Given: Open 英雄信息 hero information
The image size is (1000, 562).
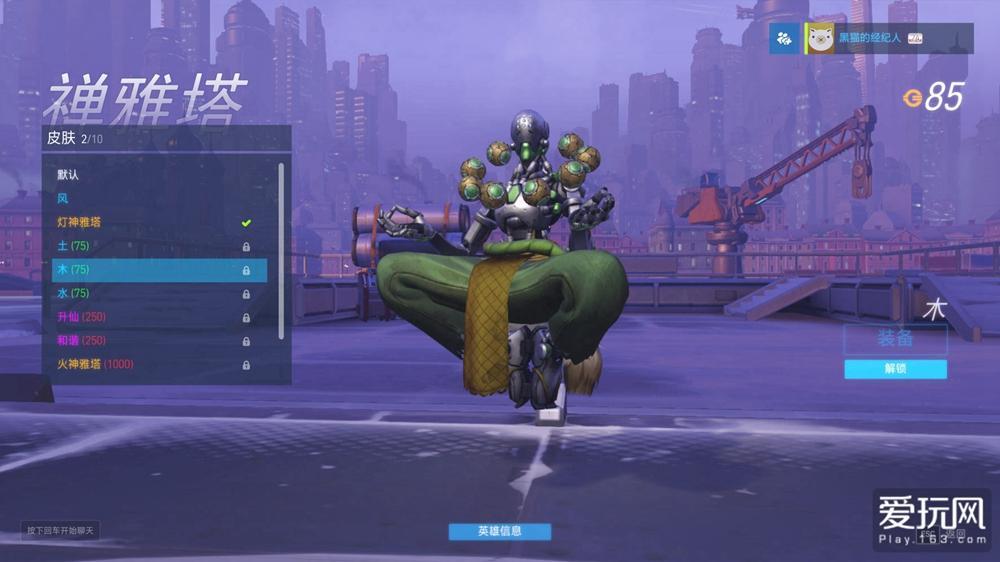Looking at the screenshot, I should pyautogui.click(x=499, y=531).
